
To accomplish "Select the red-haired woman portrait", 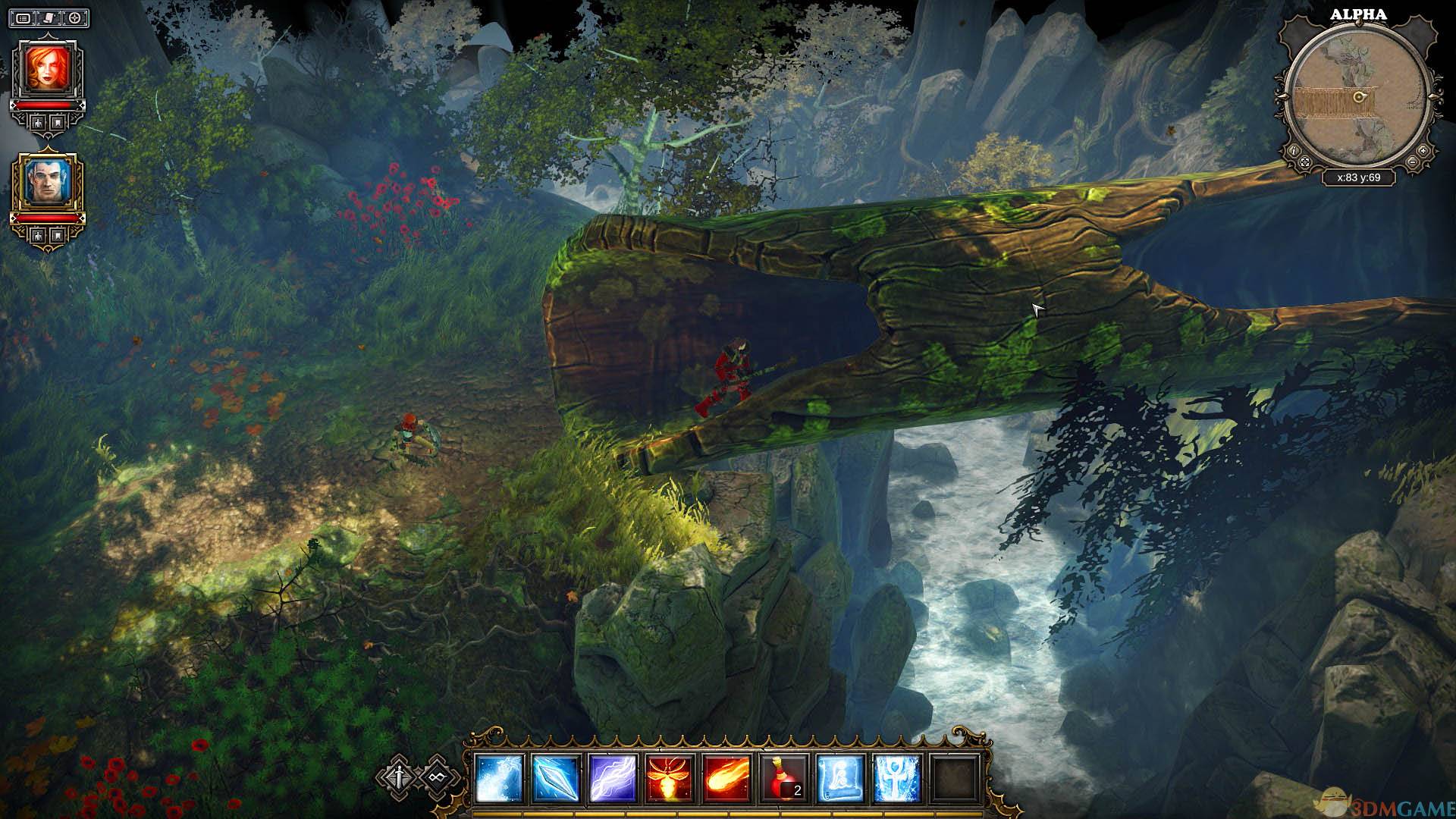I will [48, 69].
